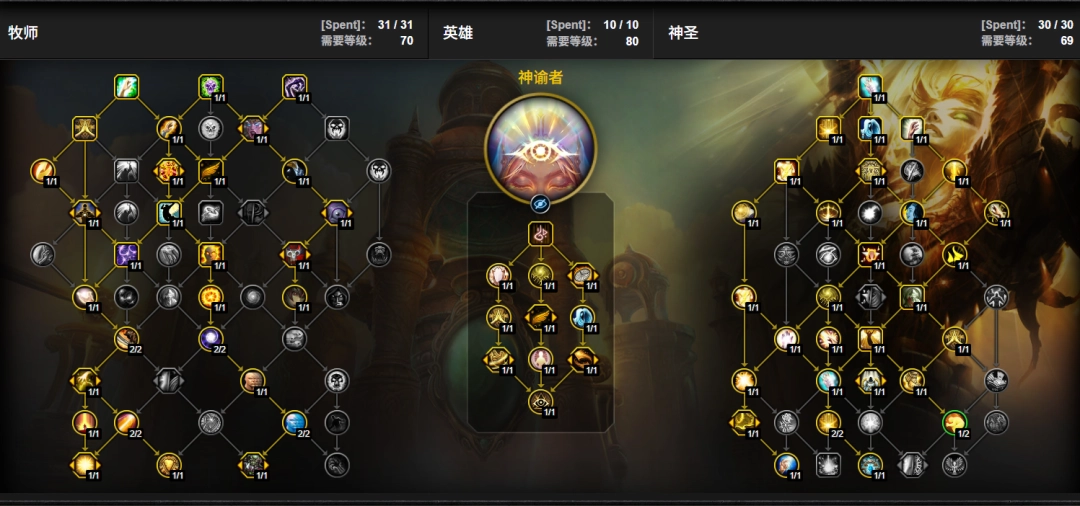Open the 神圣 specialization tree header
This screenshot has width=1080, height=506.
pyautogui.click(x=683, y=33)
